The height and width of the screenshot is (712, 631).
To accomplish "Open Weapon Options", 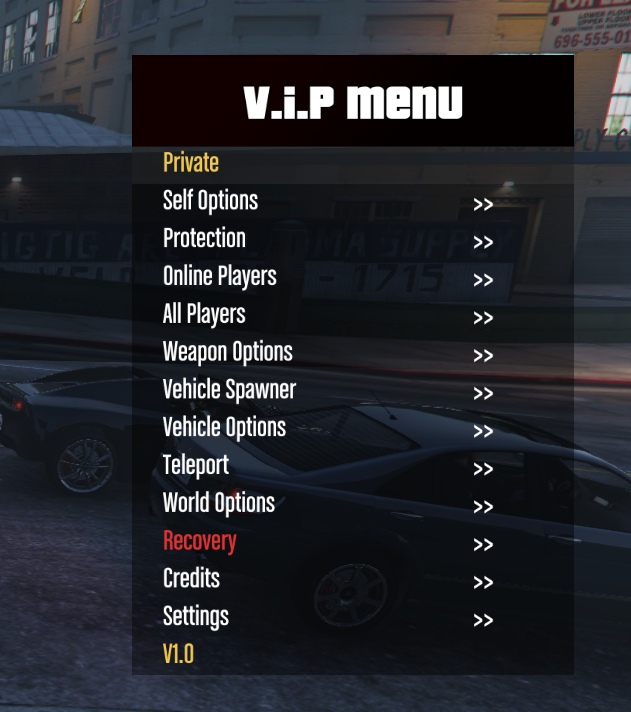I will pyautogui.click(x=228, y=353).
